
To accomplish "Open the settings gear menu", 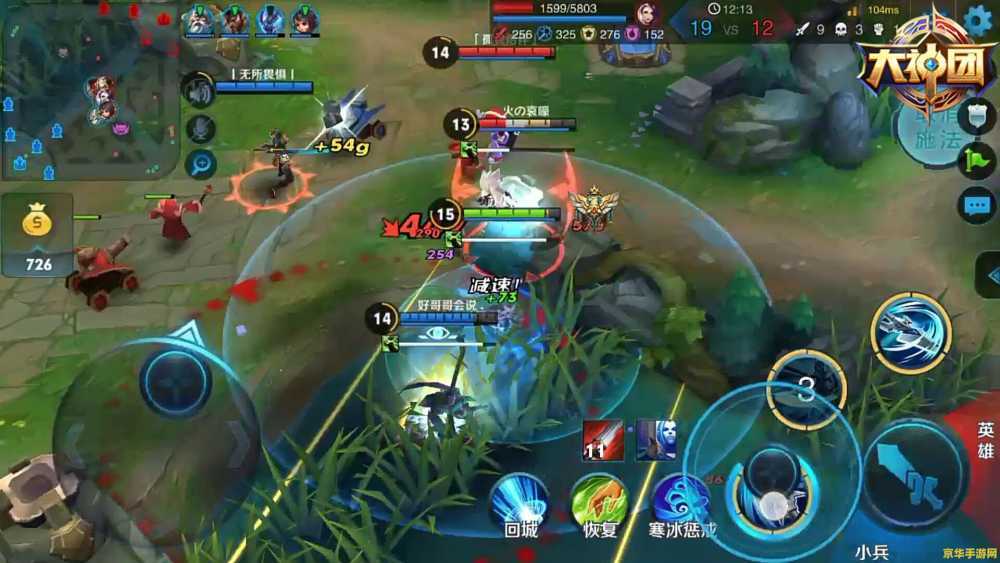I will tap(980, 20).
